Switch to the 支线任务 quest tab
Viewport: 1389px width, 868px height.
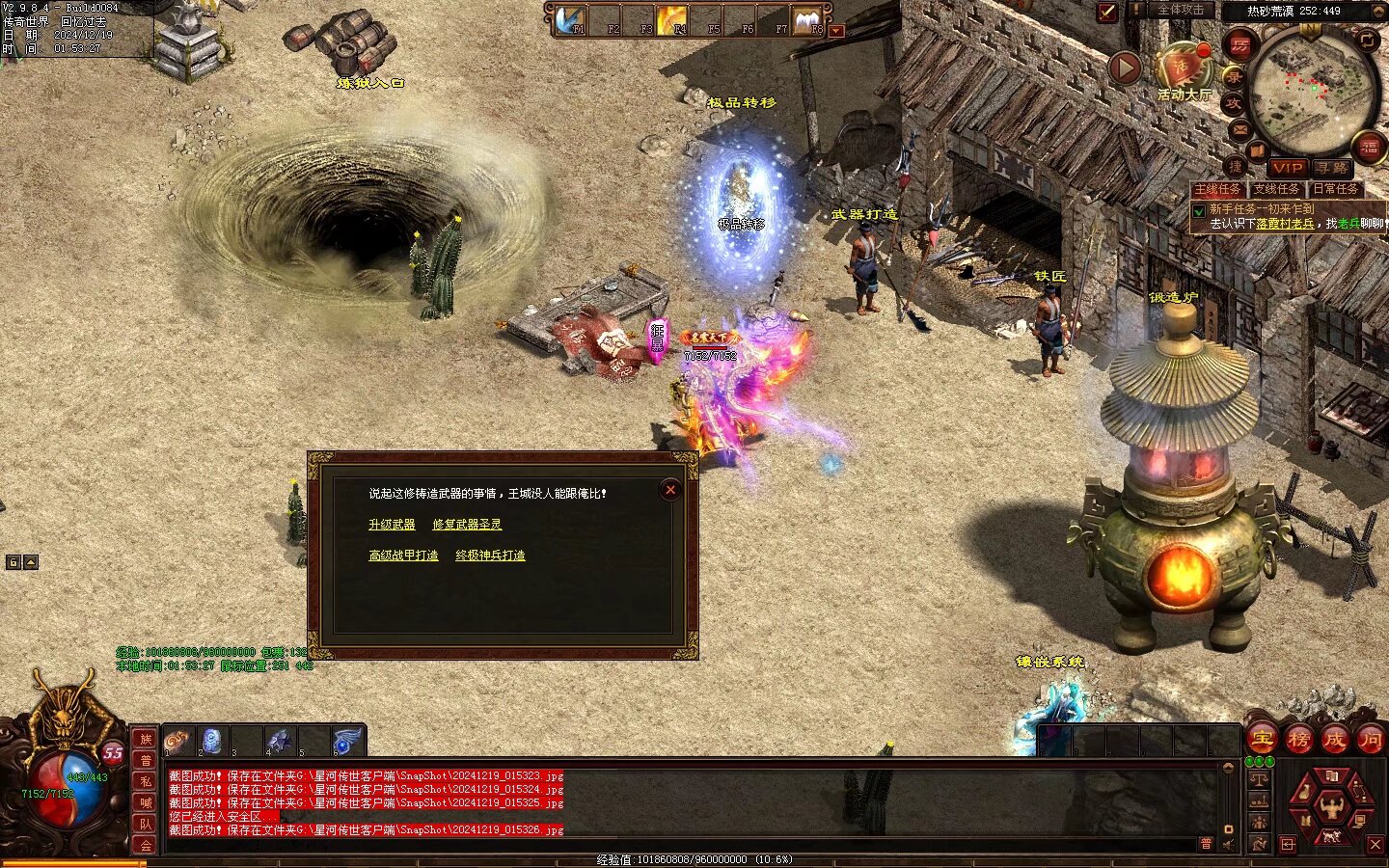point(1276,189)
